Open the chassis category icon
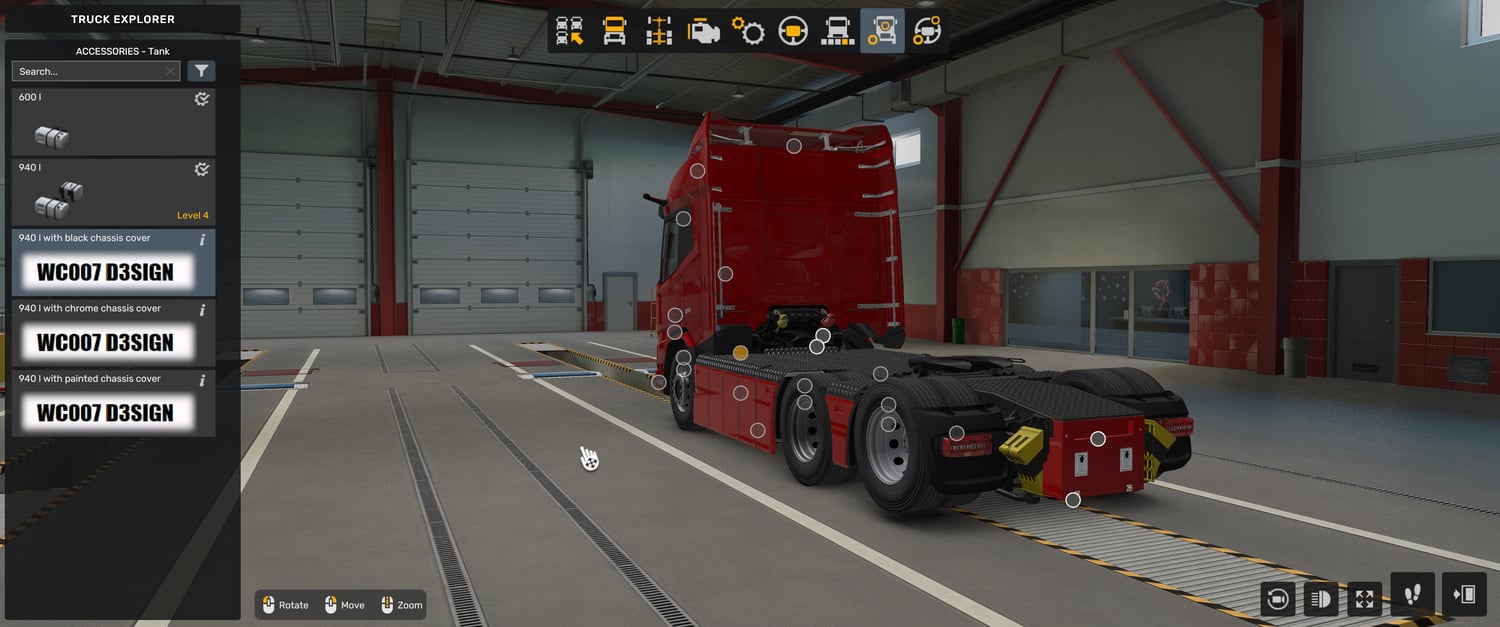This screenshot has width=1500, height=627. pos(659,31)
